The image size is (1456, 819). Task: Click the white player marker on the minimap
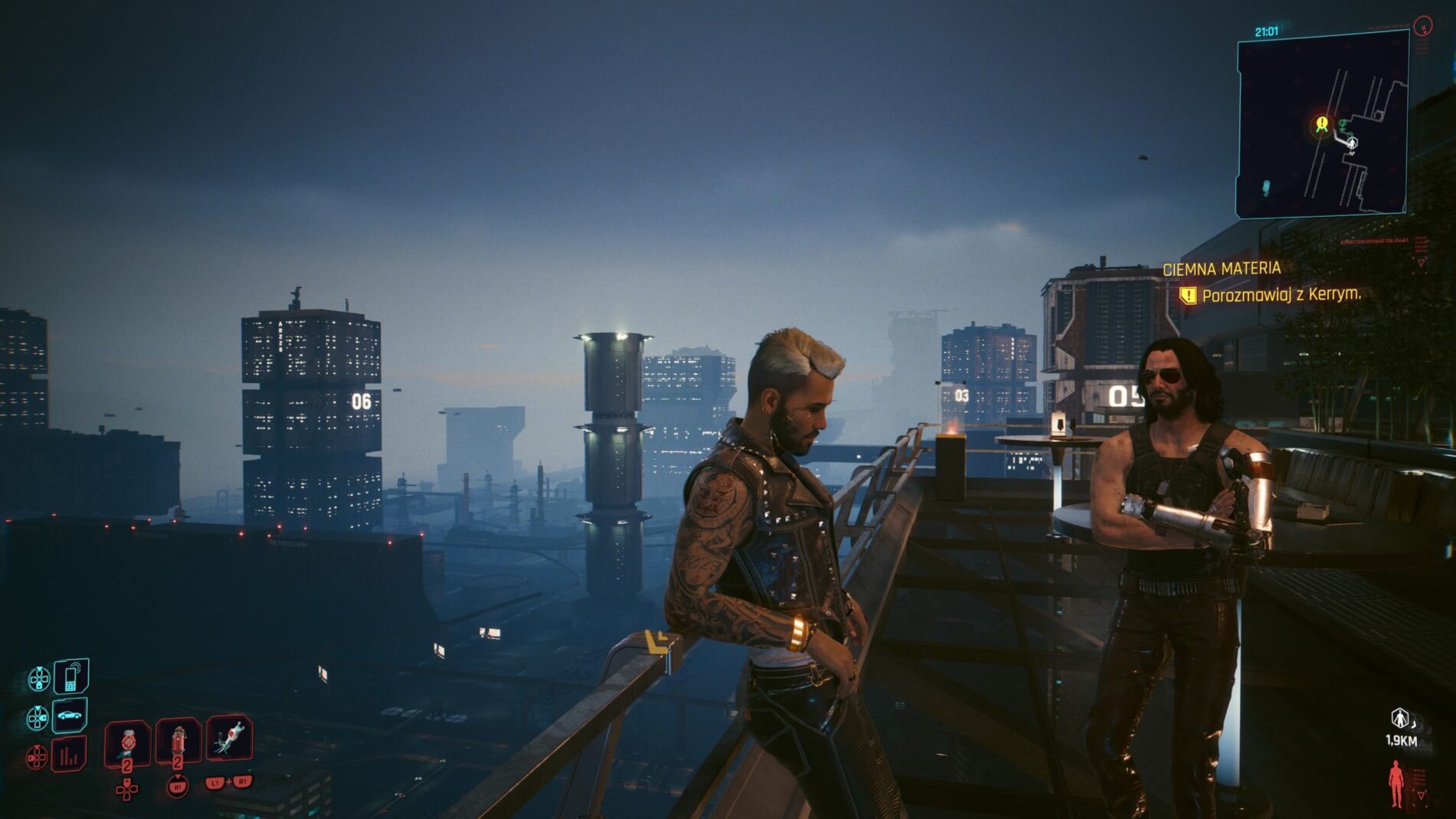coord(1352,143)
